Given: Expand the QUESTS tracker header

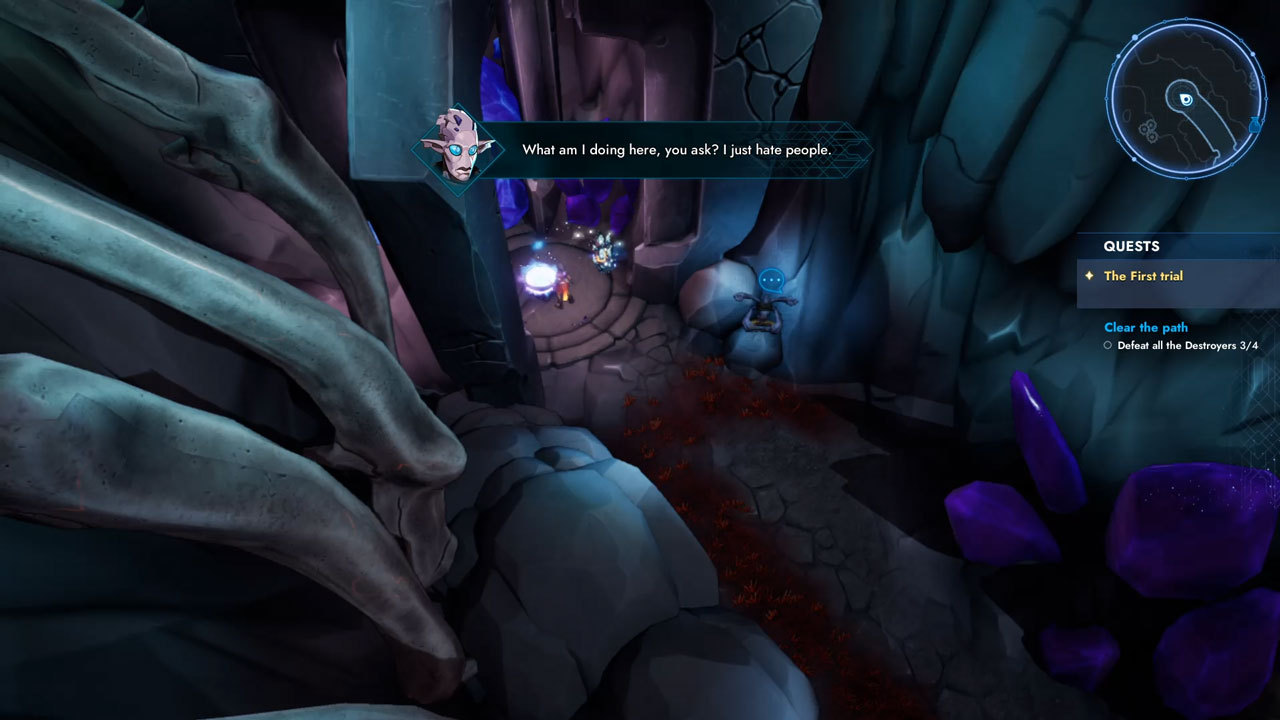Looking at the screenshot, I should point(1131,246).
